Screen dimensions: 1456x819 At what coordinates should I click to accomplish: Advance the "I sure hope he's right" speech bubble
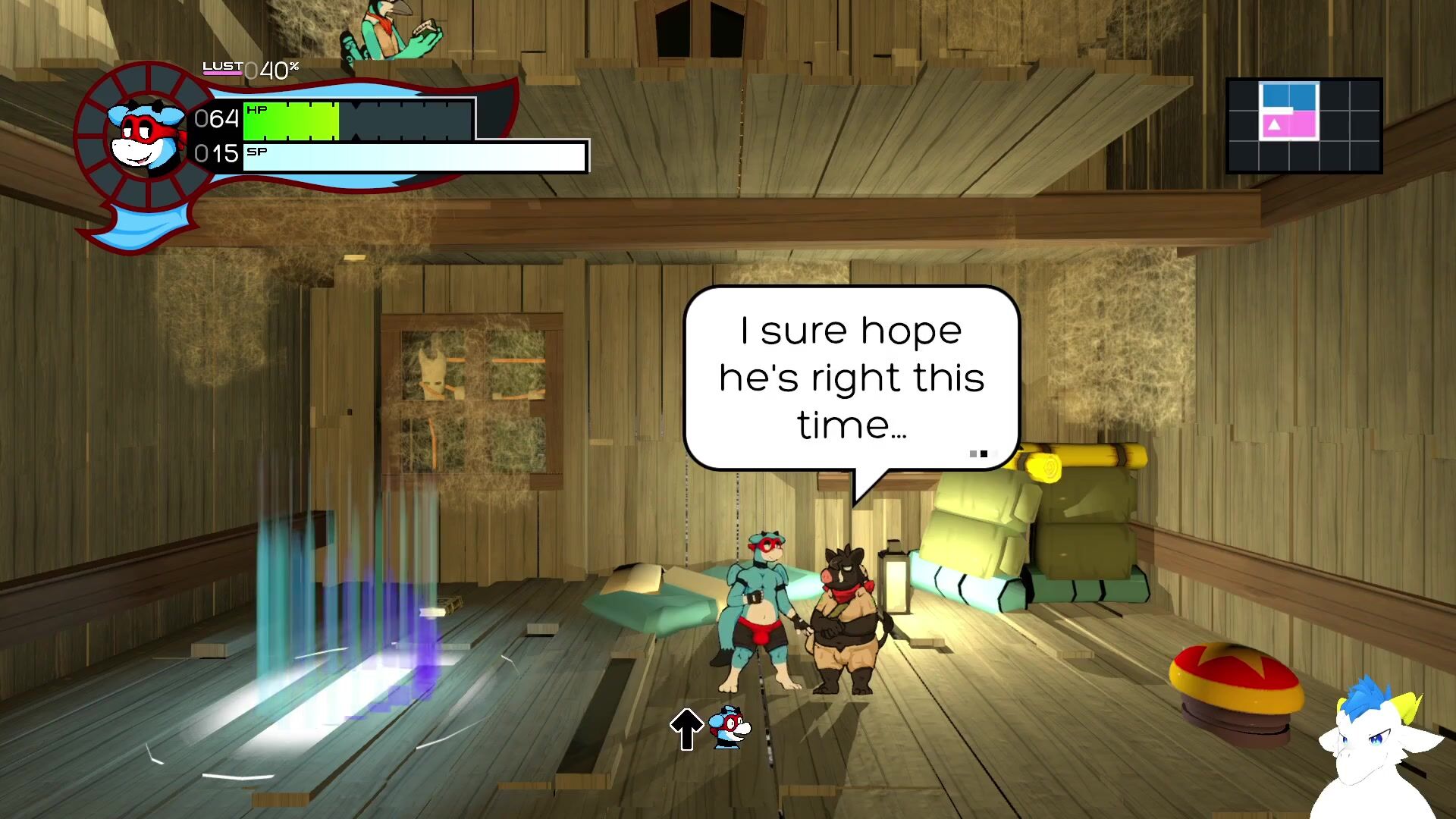851,378
